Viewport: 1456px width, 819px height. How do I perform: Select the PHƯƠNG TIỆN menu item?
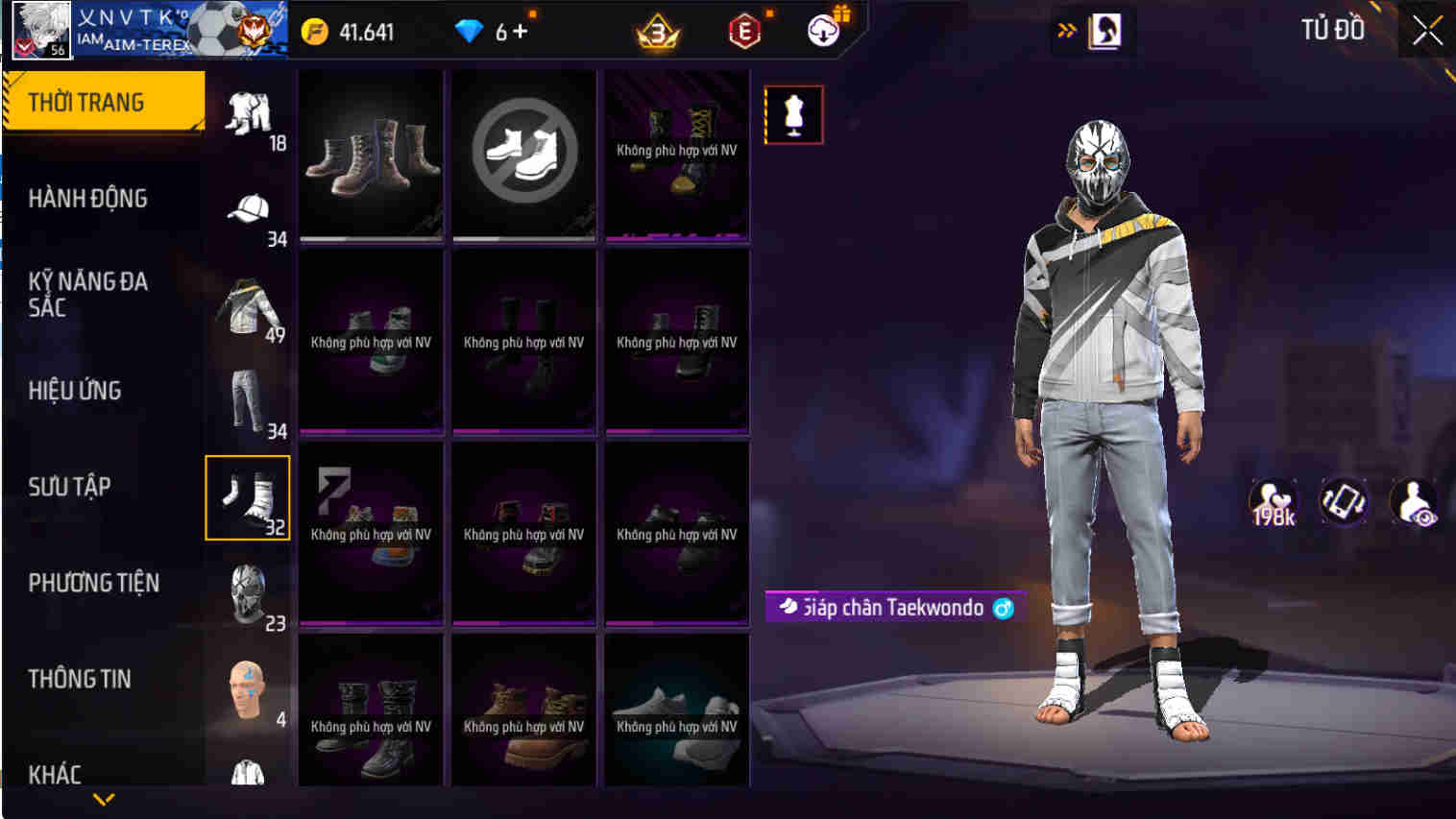click(95, 583)
